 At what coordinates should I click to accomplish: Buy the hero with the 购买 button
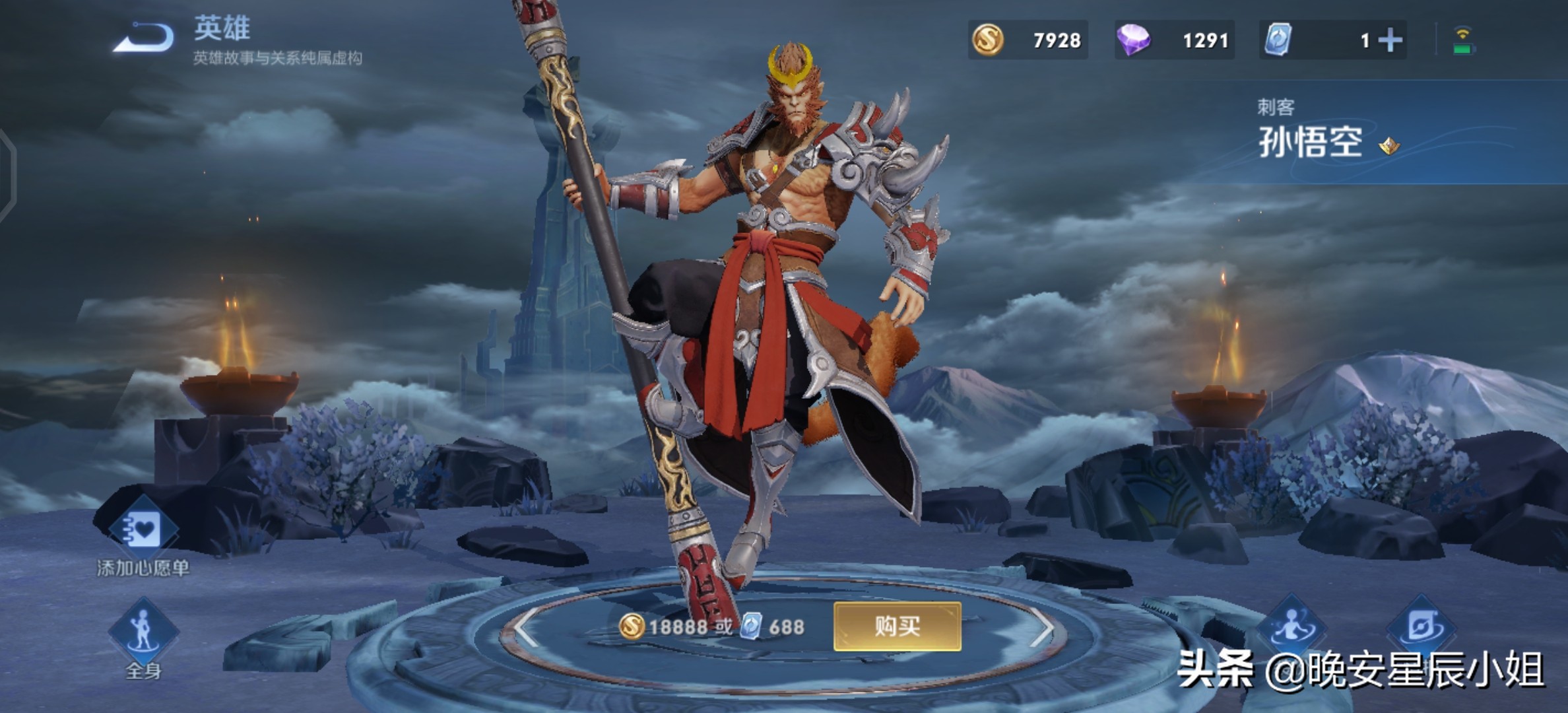tap(897, 626)
